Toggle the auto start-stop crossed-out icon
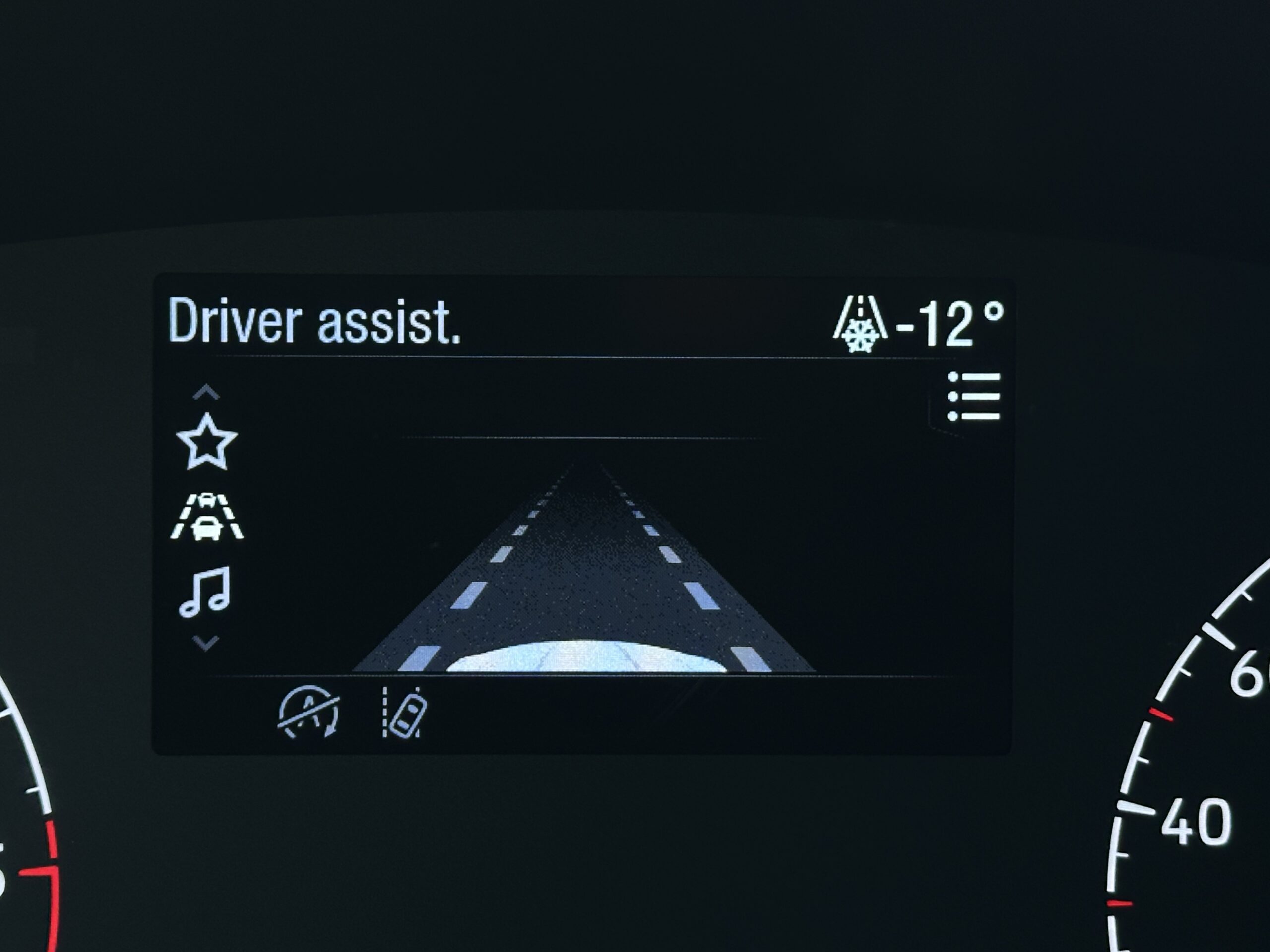 pyautogui.click(x=309, y=712)
